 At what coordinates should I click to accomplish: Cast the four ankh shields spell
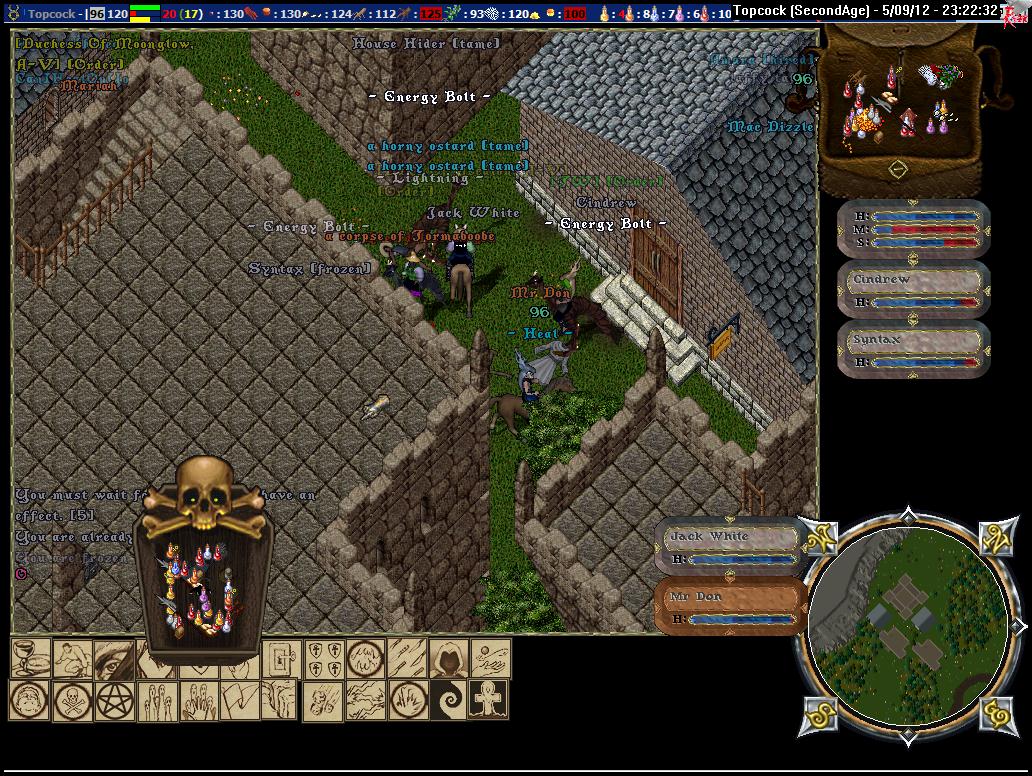(323, 658)
